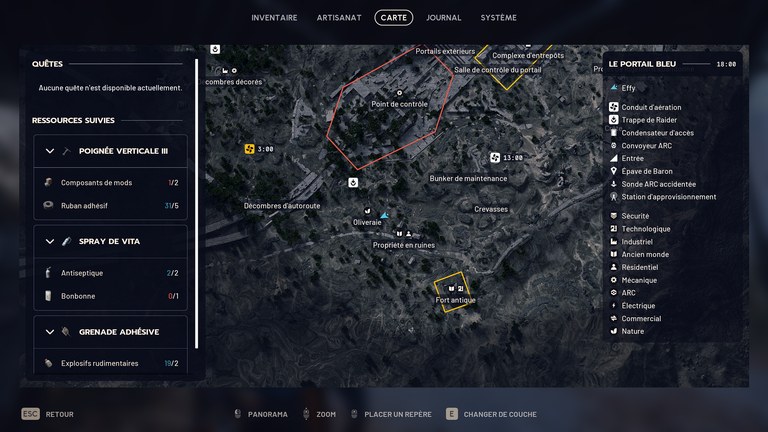
Task: Collapse the Poignée Verticale III tracker
Action: point(50,151)
